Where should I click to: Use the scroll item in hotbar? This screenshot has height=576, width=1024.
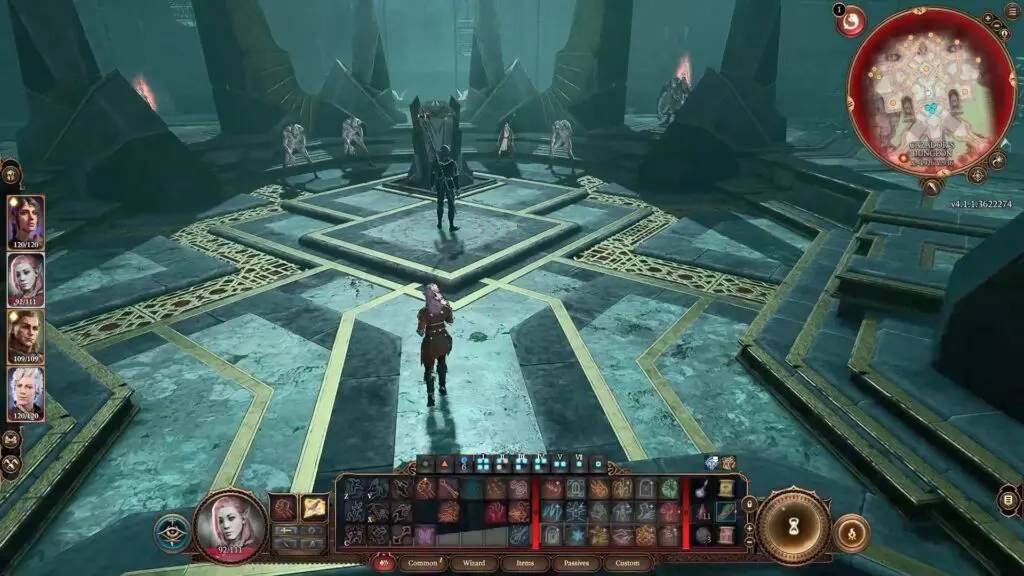pos(726,490)
